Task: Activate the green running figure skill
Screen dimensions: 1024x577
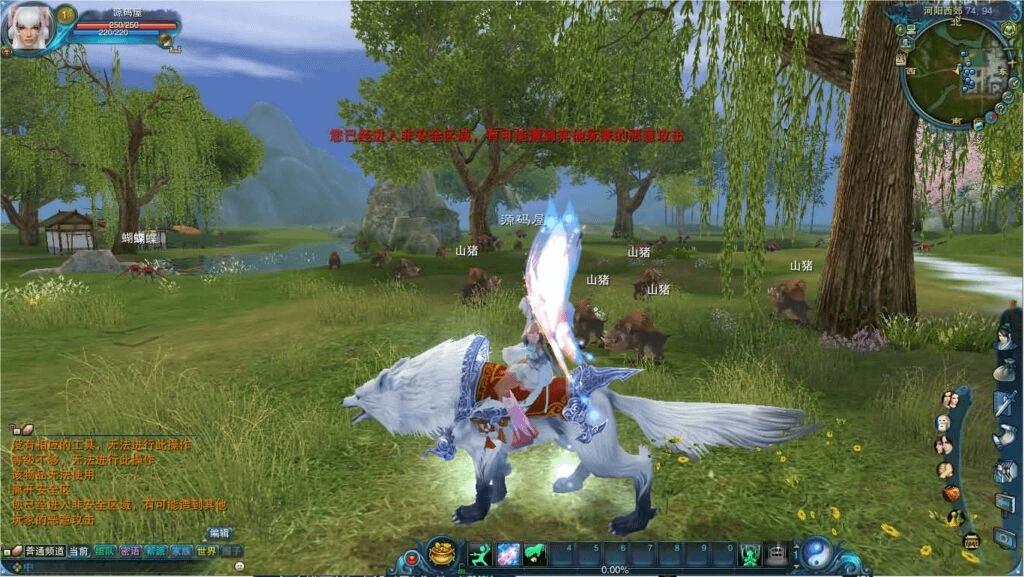Action: [480, 554]
